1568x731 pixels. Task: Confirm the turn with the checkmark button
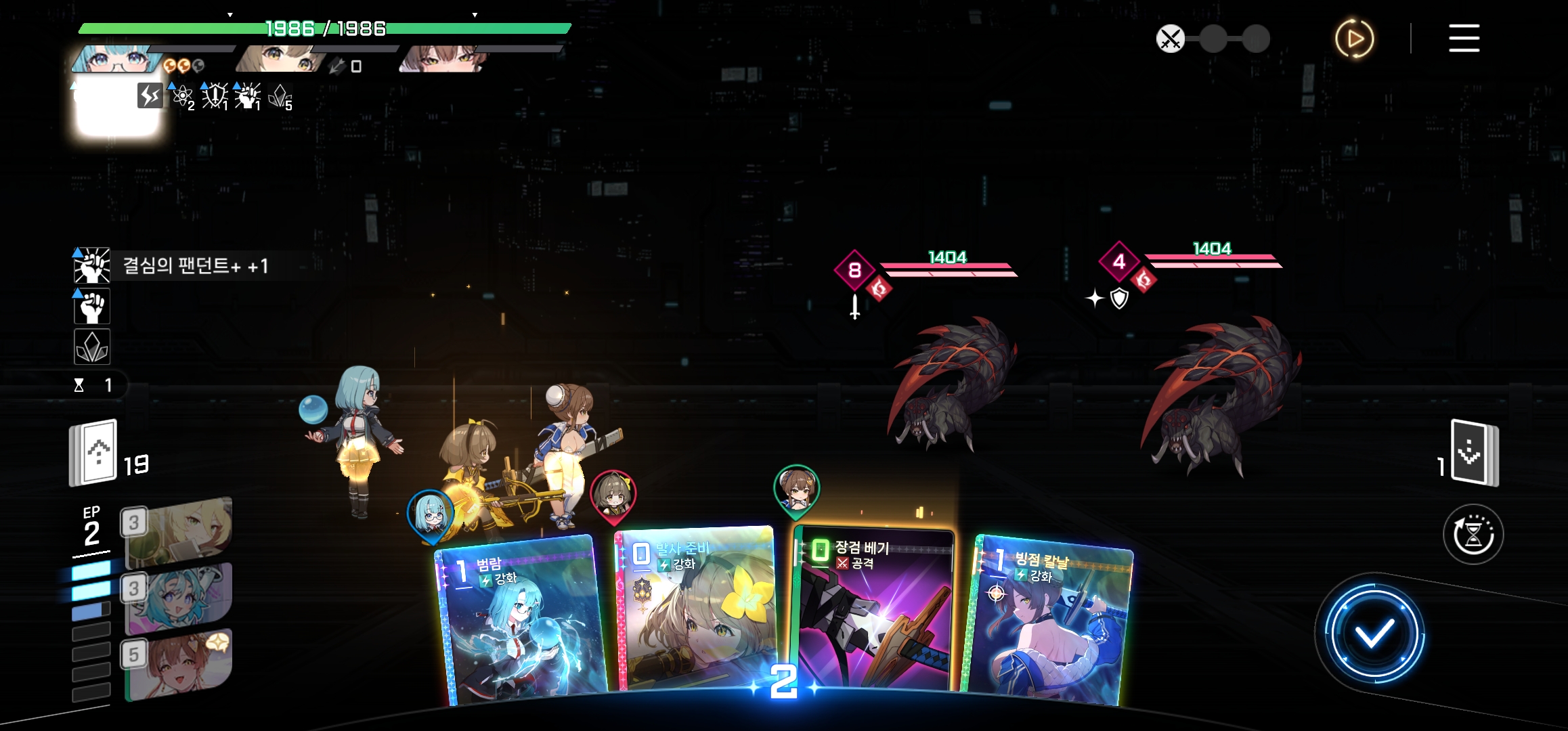pos(1374,634)
